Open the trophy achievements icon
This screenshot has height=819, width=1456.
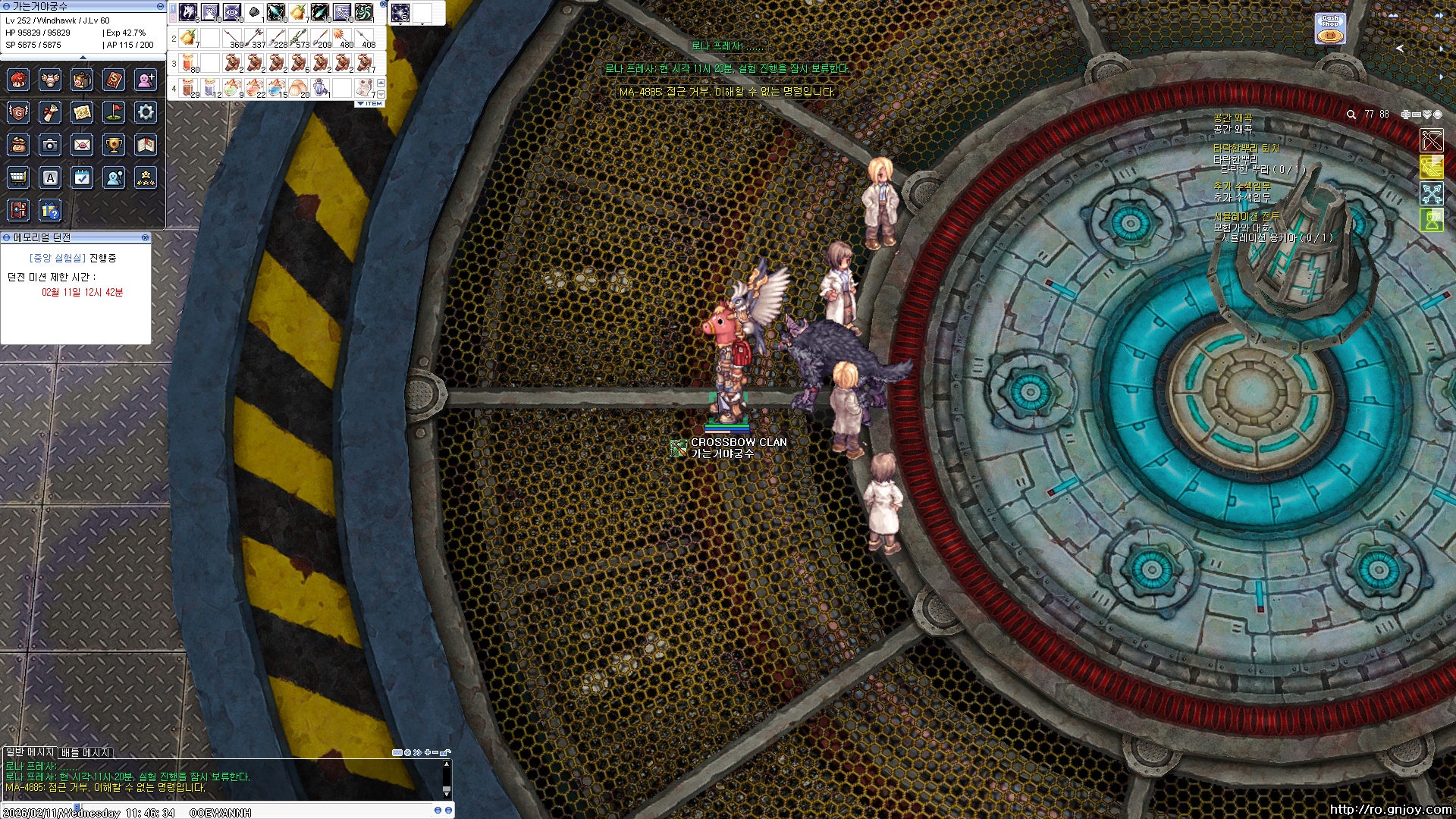tap(114, 145)
